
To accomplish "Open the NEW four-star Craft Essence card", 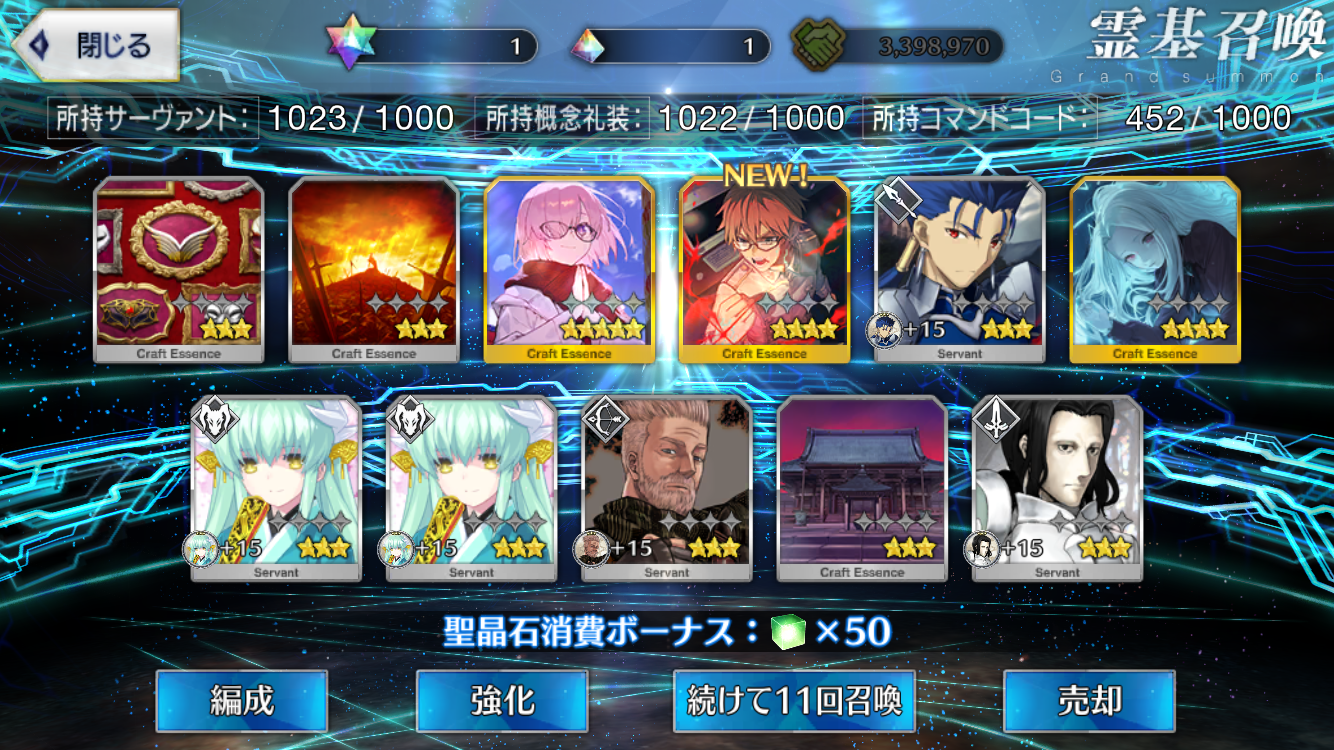I will [764, 268].
